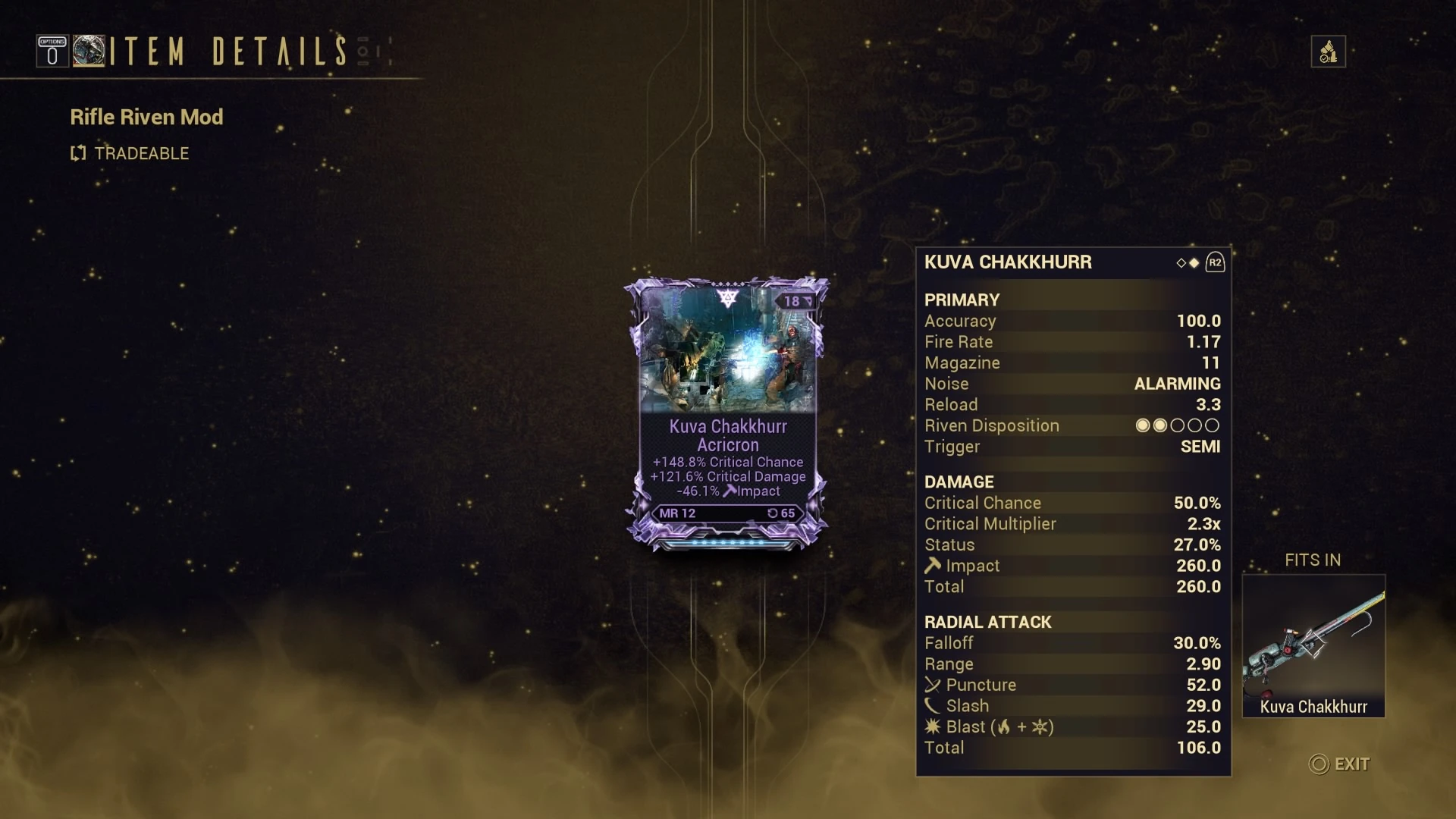Open the R2 button badge dropdown

[x=1216, y=262]
